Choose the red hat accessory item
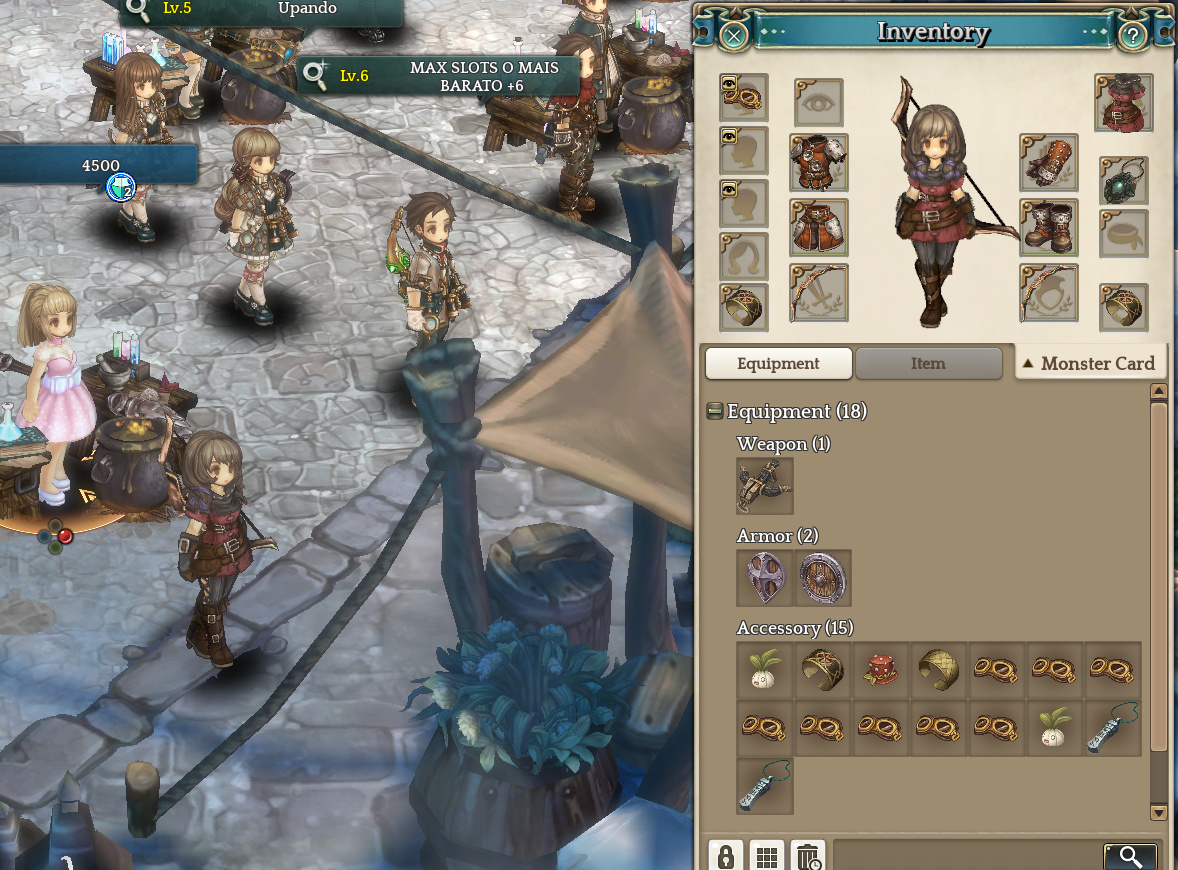Viewport: 1178px width, 870px height. (x=881, y=670)
